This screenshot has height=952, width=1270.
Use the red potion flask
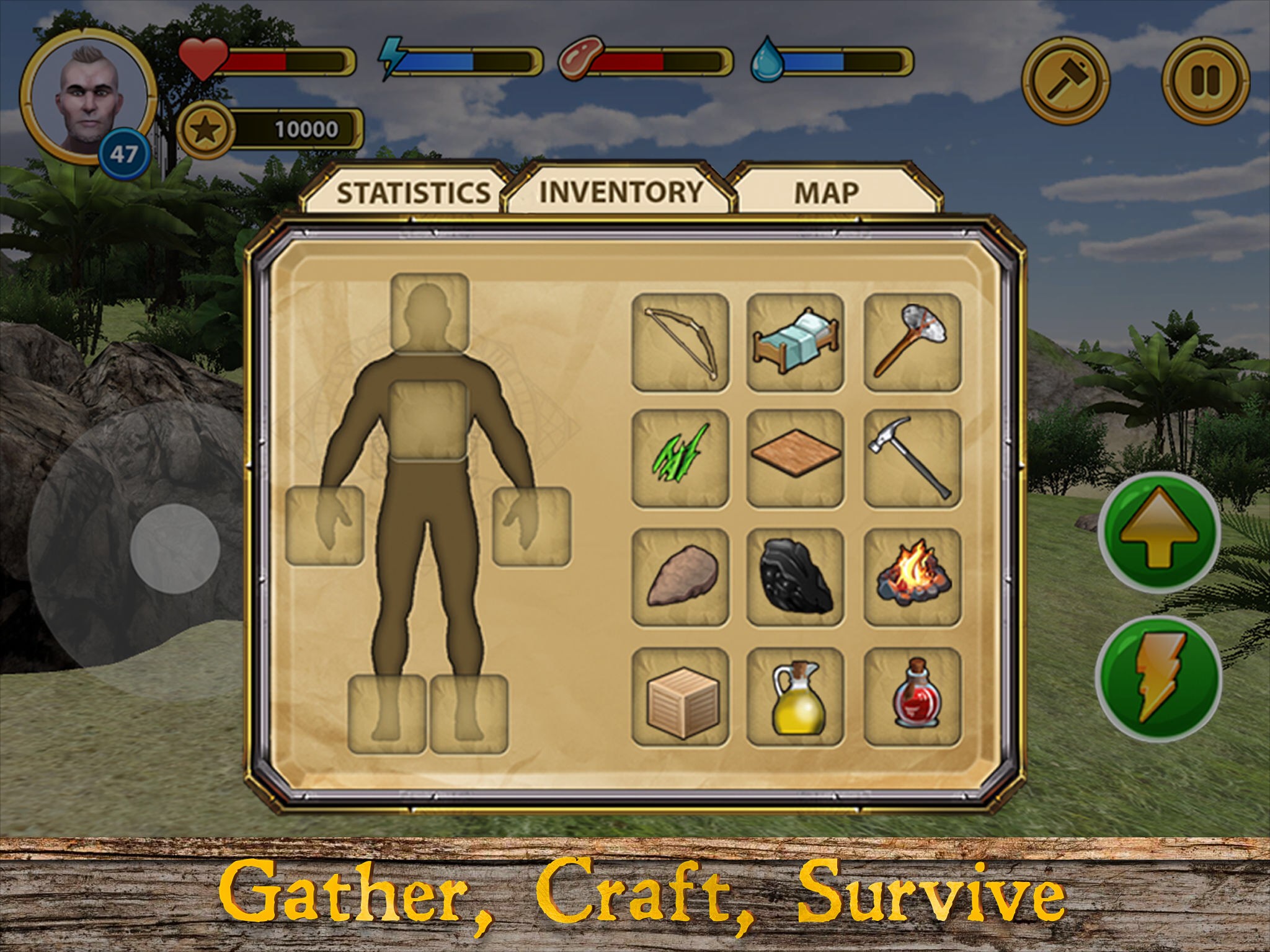pyautogui.click(x=912, y=696)
